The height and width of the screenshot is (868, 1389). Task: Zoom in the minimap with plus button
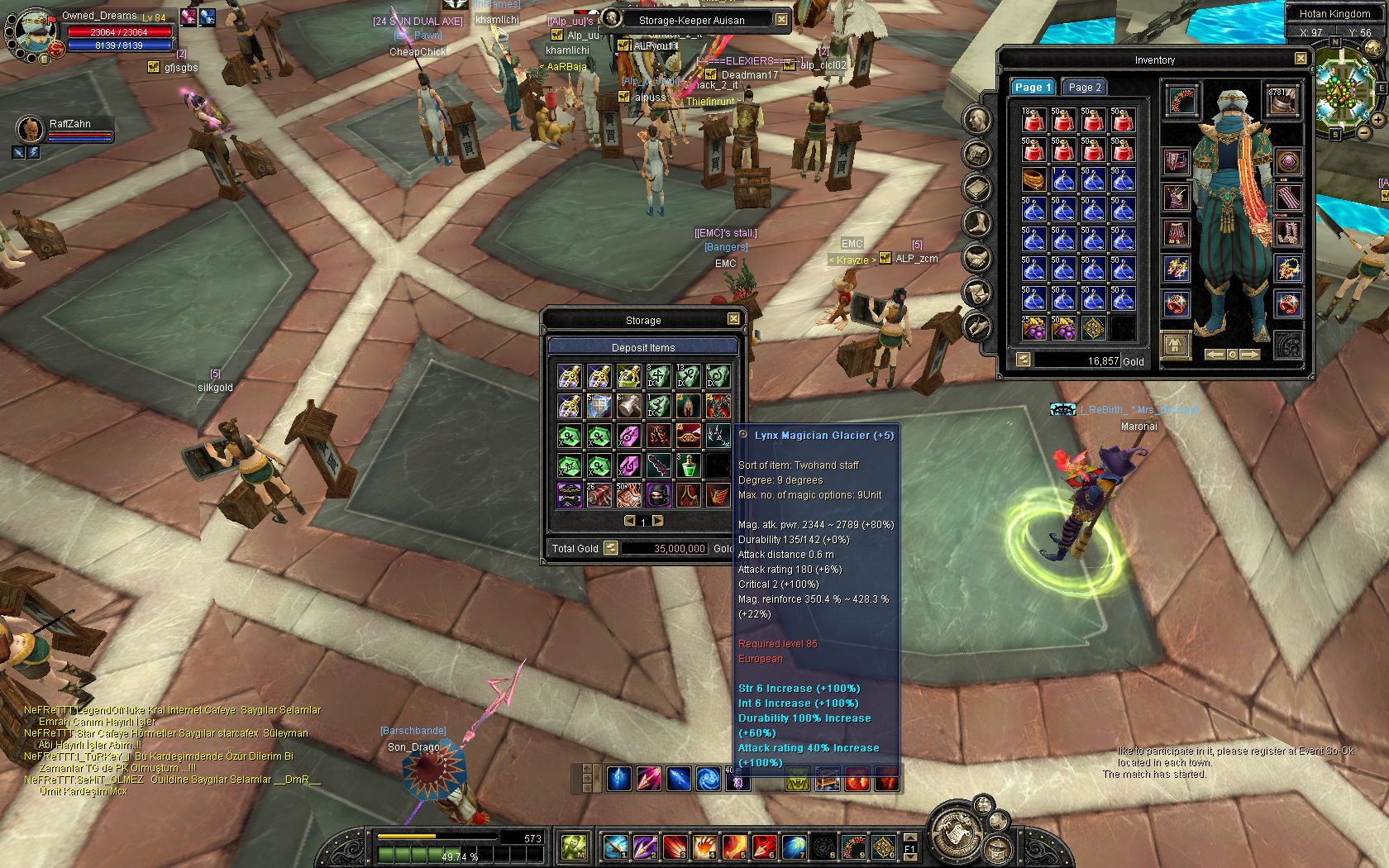click(1378, 119)
